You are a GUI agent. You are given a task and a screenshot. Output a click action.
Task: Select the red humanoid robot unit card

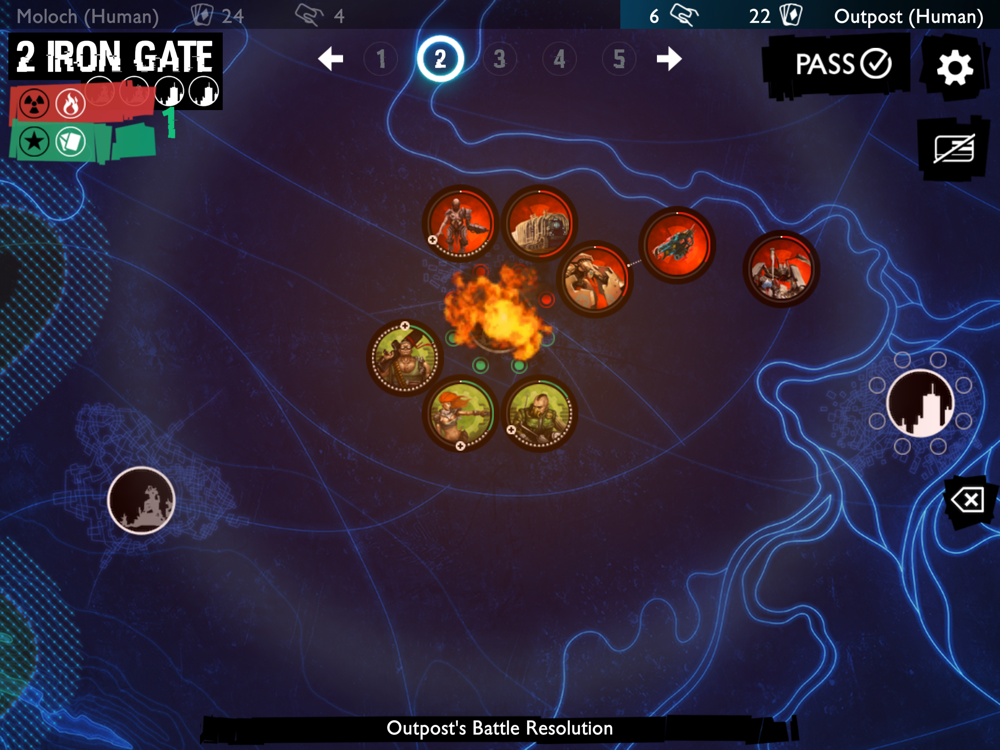(460, 223)
